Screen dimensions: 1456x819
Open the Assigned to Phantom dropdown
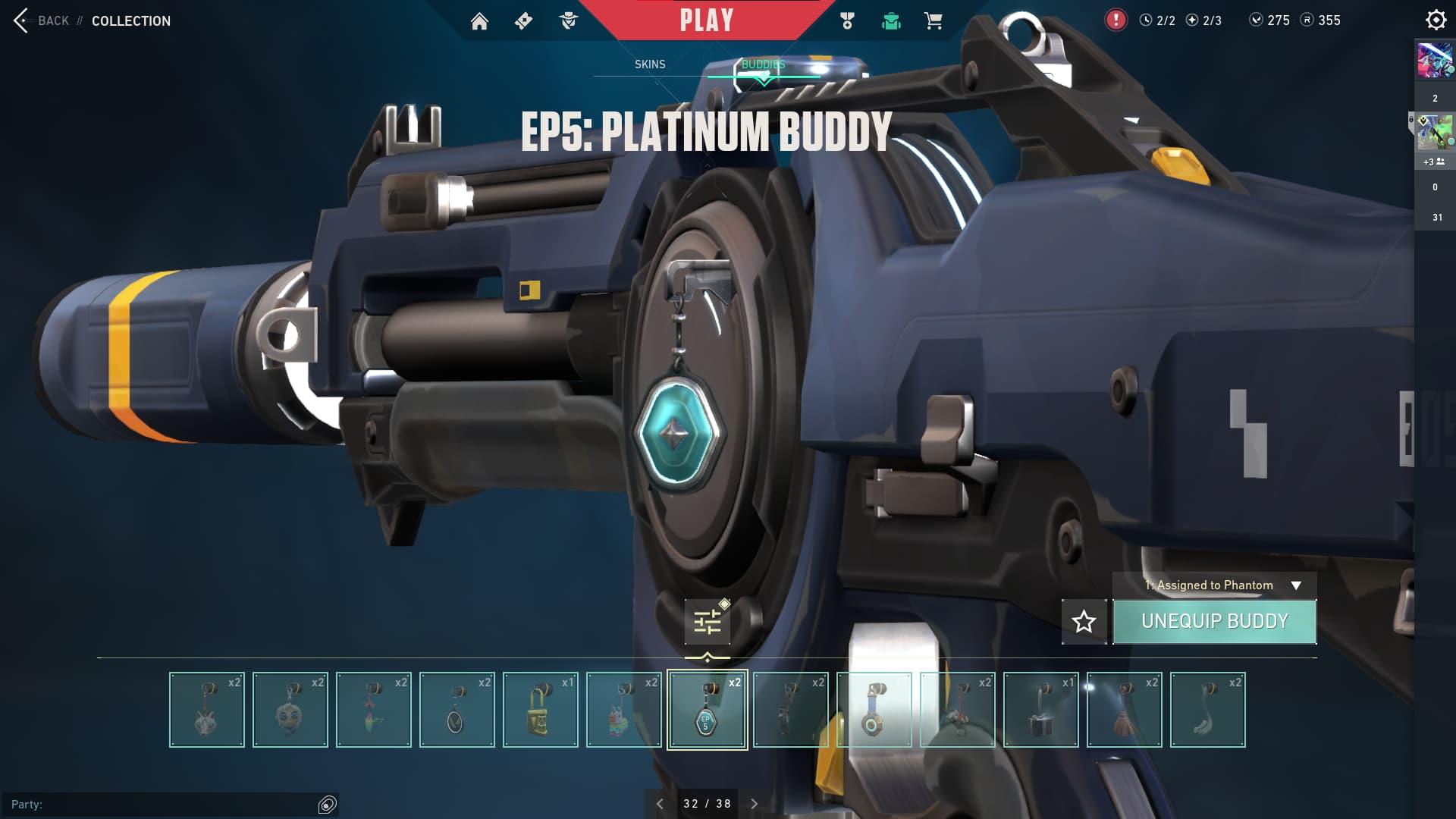pyautogui.click(x=1214, y=585)
